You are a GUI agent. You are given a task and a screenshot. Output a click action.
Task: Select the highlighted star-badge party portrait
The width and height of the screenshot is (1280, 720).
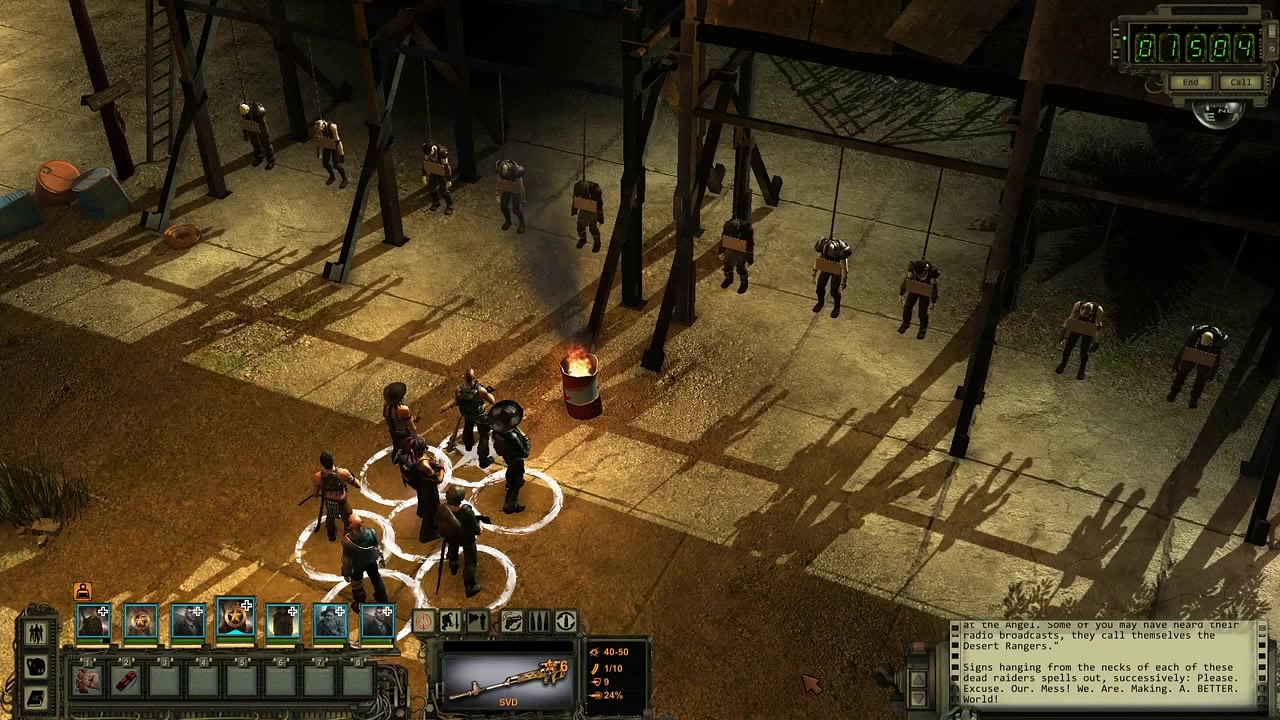pyautogui.click(x=235, y=619)
